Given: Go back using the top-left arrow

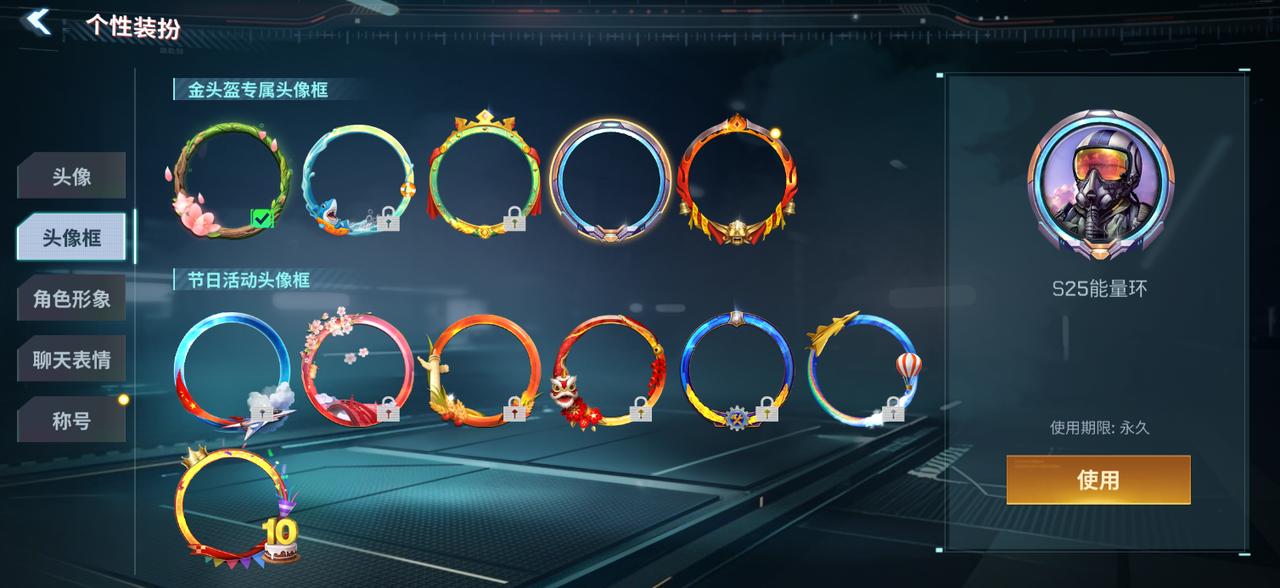Looking at the screenshot, I should point(38,22).
